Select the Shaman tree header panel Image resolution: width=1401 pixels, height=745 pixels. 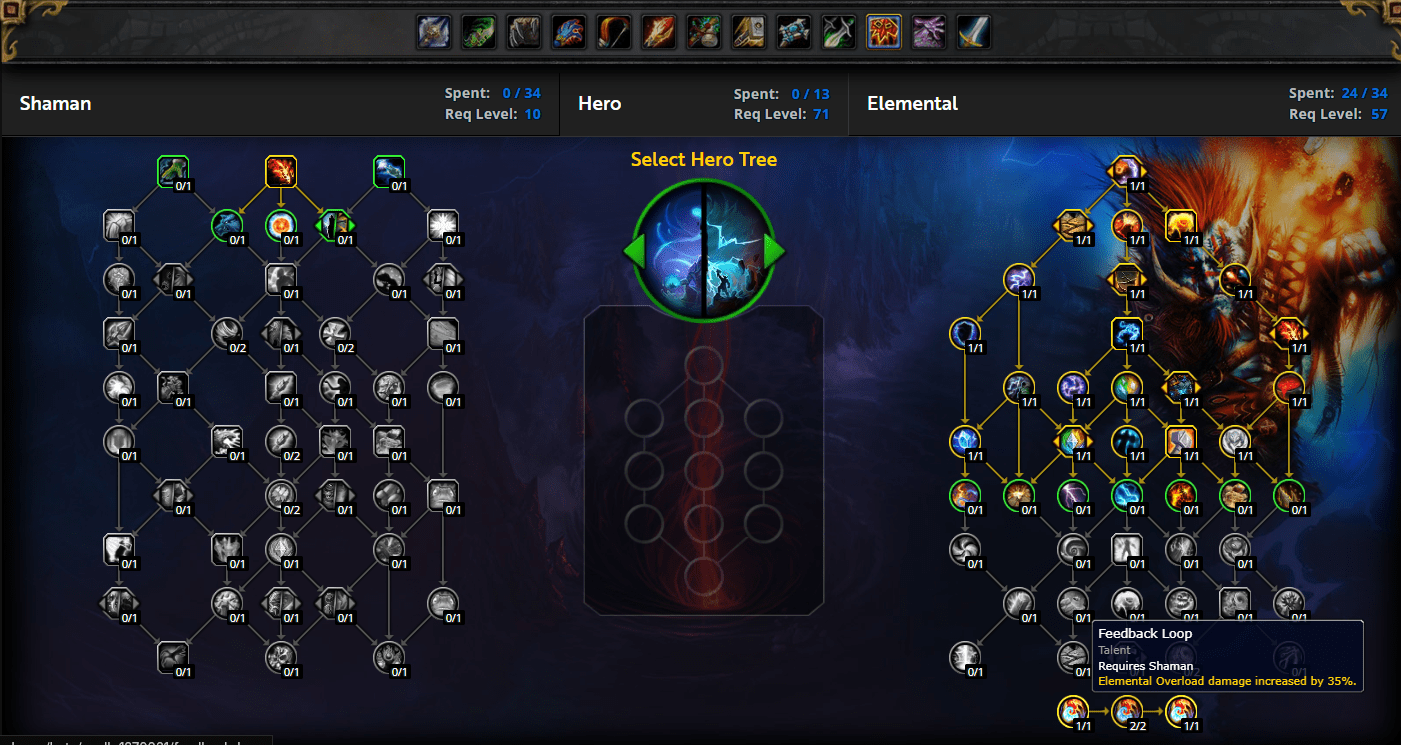280,103
